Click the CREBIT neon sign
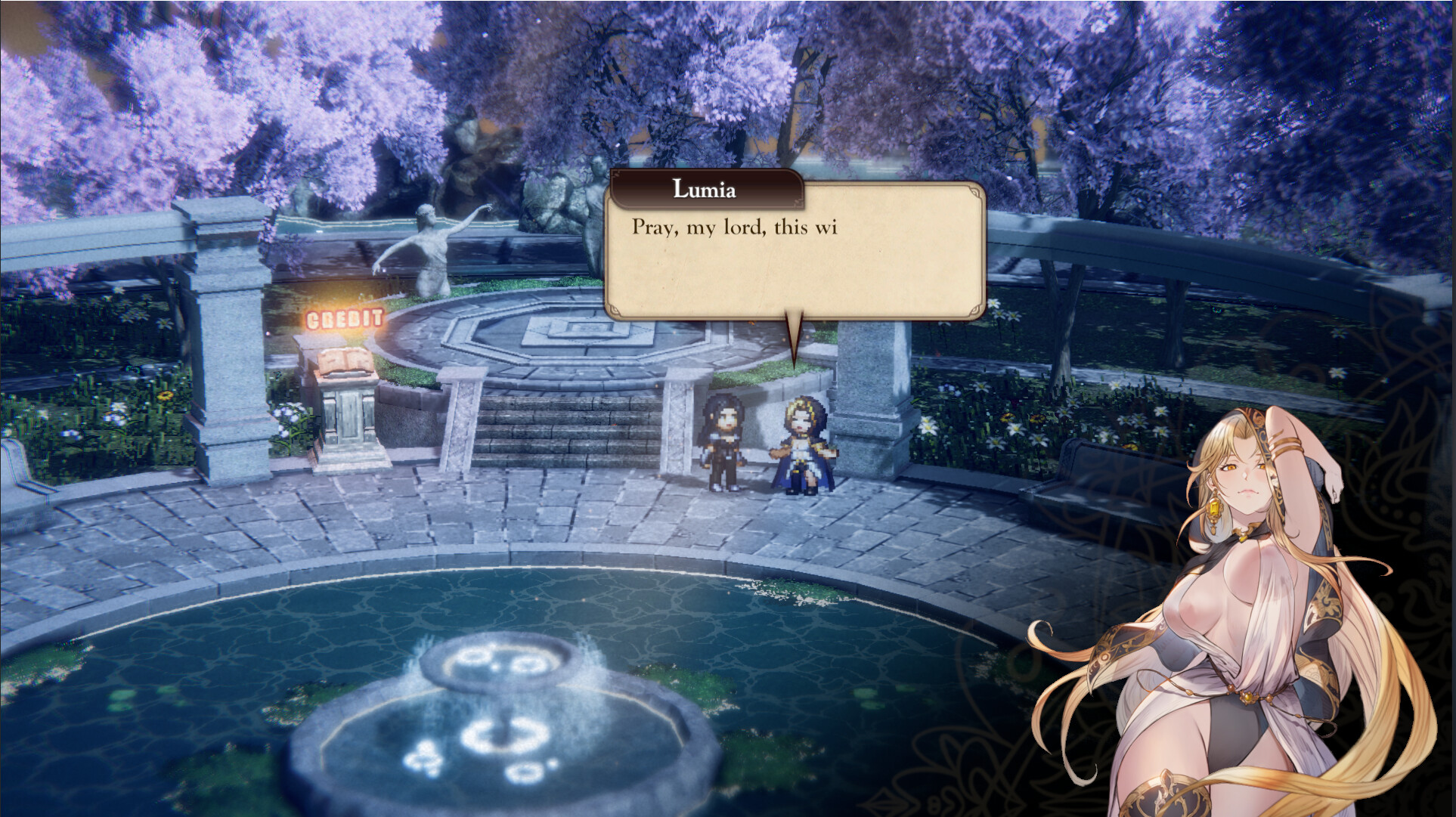1456x817 pixels. 344,320
